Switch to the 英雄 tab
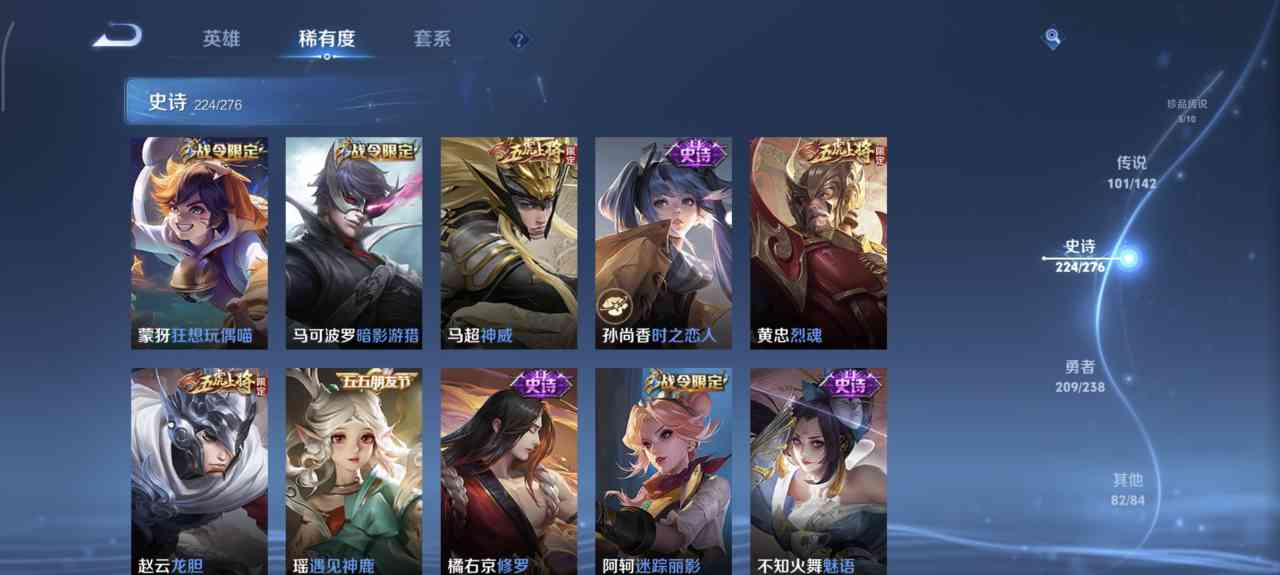The width and height of the screenshot is (1280, 575). pos(221,39)
